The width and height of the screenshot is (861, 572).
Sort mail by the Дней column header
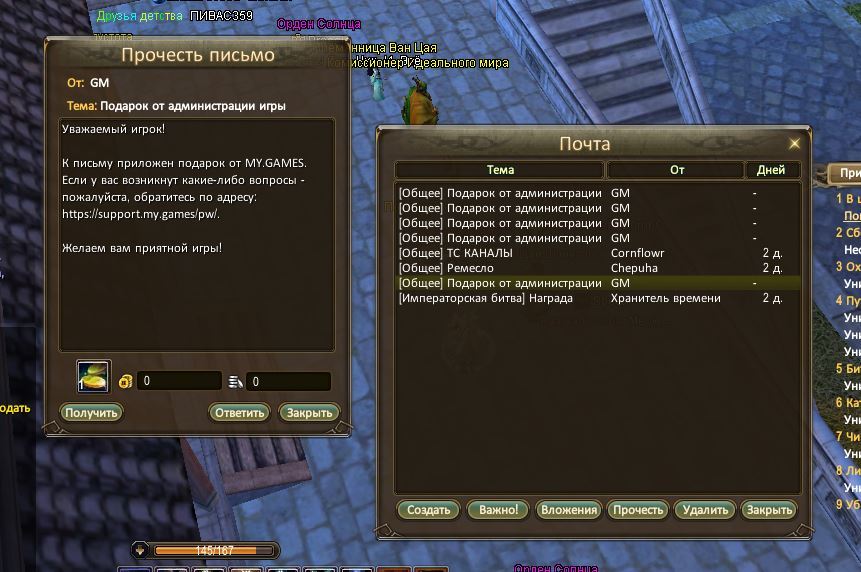click(771, 170)
